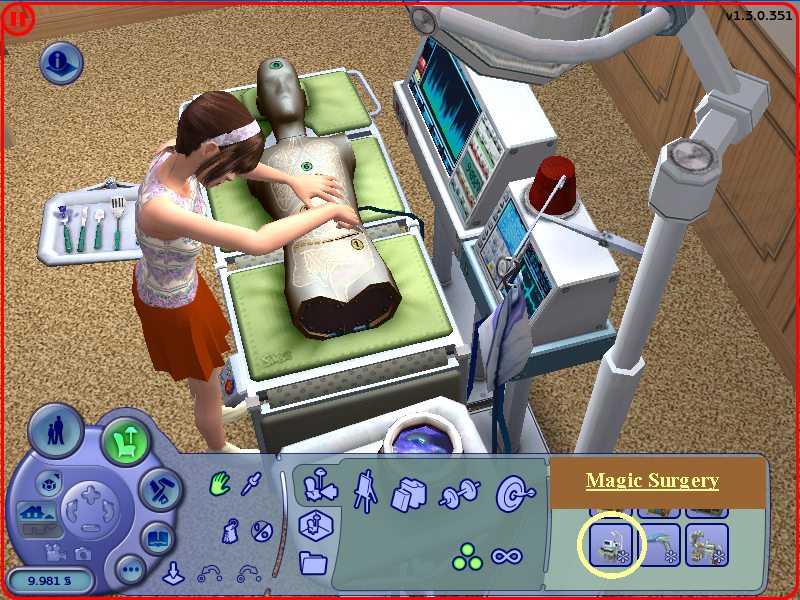Click the red pause indicator button
This screenshot has height=600, width=800.
17,18
